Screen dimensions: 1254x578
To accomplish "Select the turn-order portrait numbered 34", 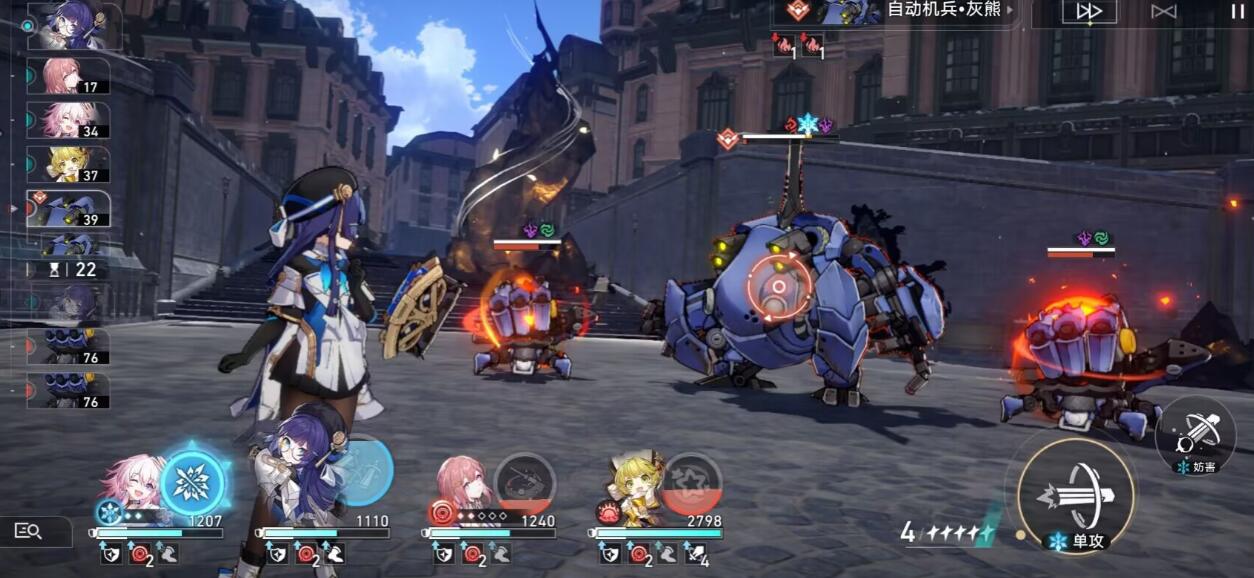I will click(x=68, y=120).
